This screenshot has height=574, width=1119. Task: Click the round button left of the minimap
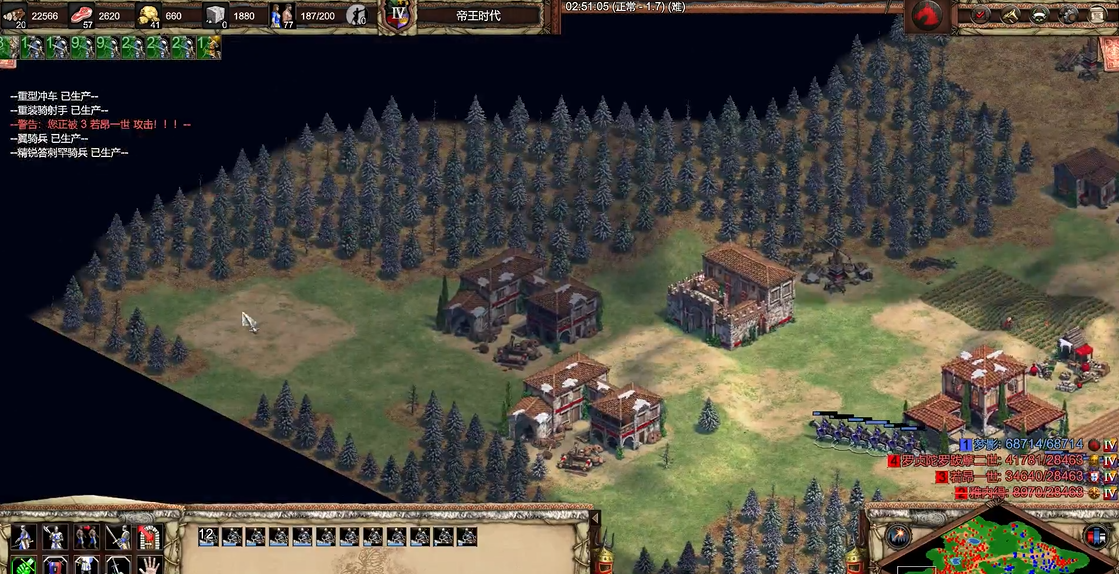point(897,535)
